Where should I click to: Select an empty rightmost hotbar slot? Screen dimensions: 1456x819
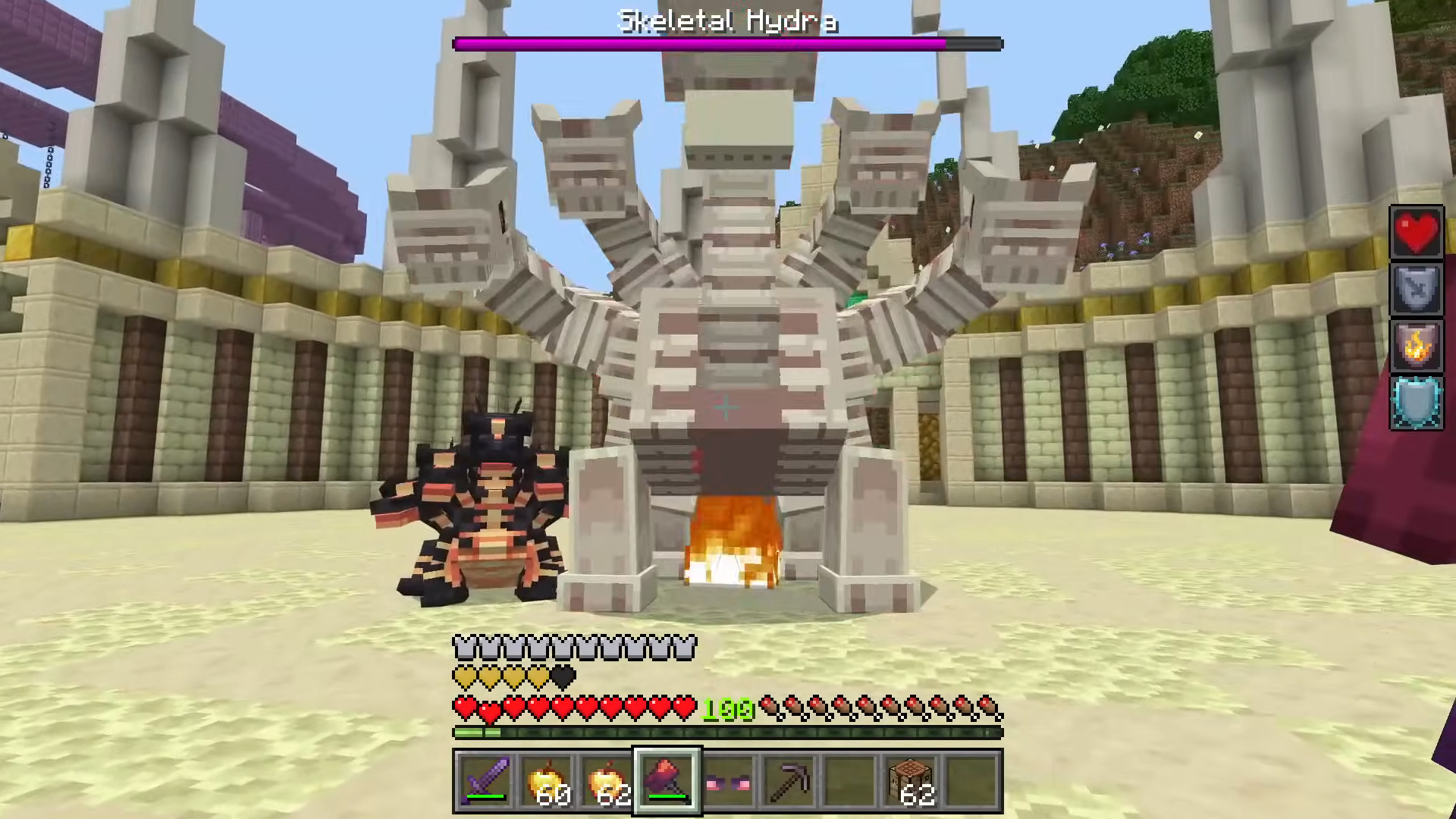[972, 781]
